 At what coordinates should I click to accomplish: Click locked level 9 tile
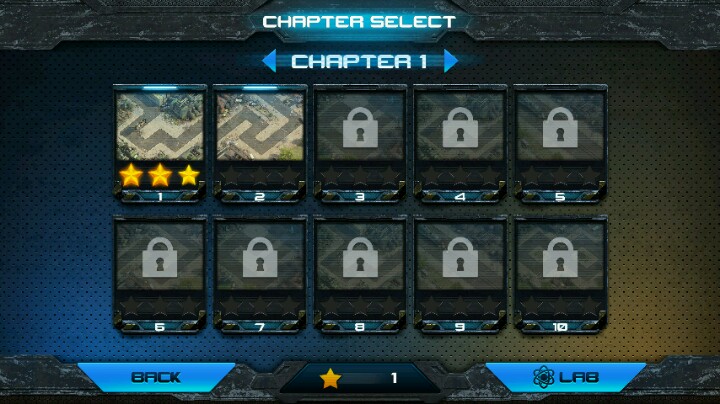(x=460, y=272)
